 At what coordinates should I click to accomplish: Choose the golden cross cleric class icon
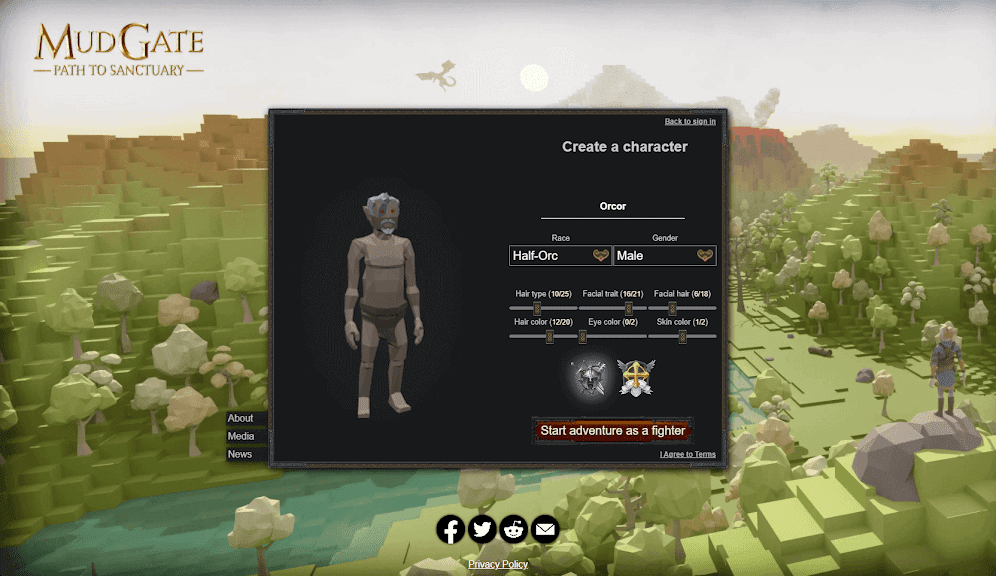635,377
